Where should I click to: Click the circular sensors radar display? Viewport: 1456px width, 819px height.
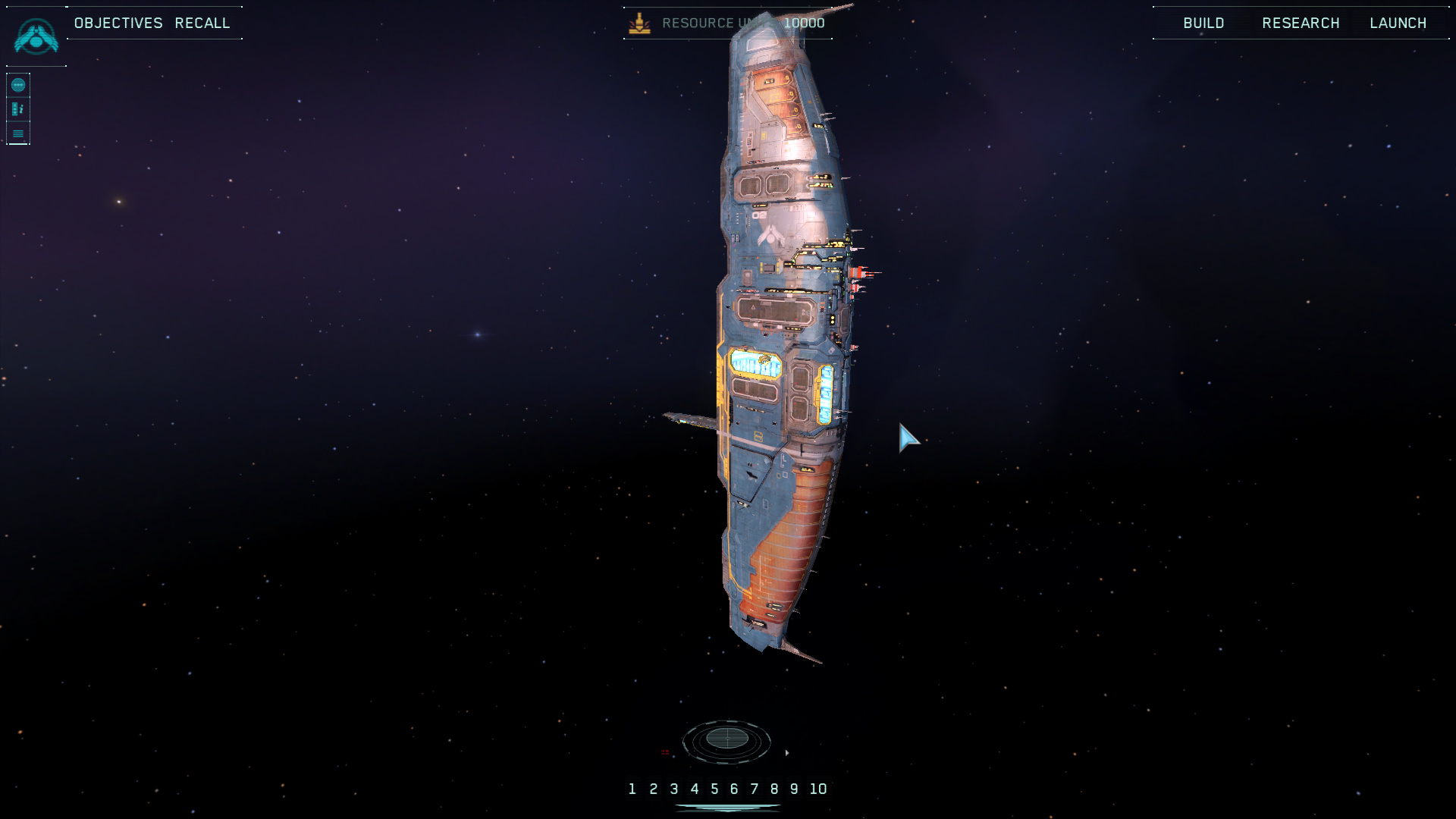click(x=726, y=739)
